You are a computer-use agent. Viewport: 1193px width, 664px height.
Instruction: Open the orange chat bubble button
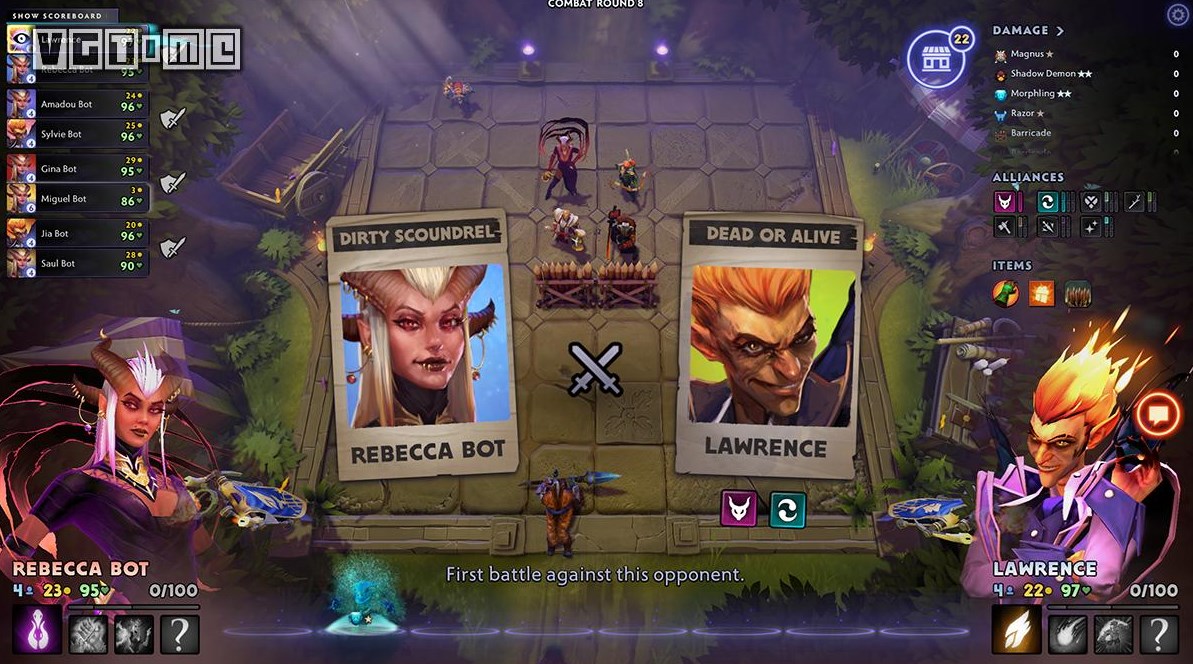tap(1158, 414)
